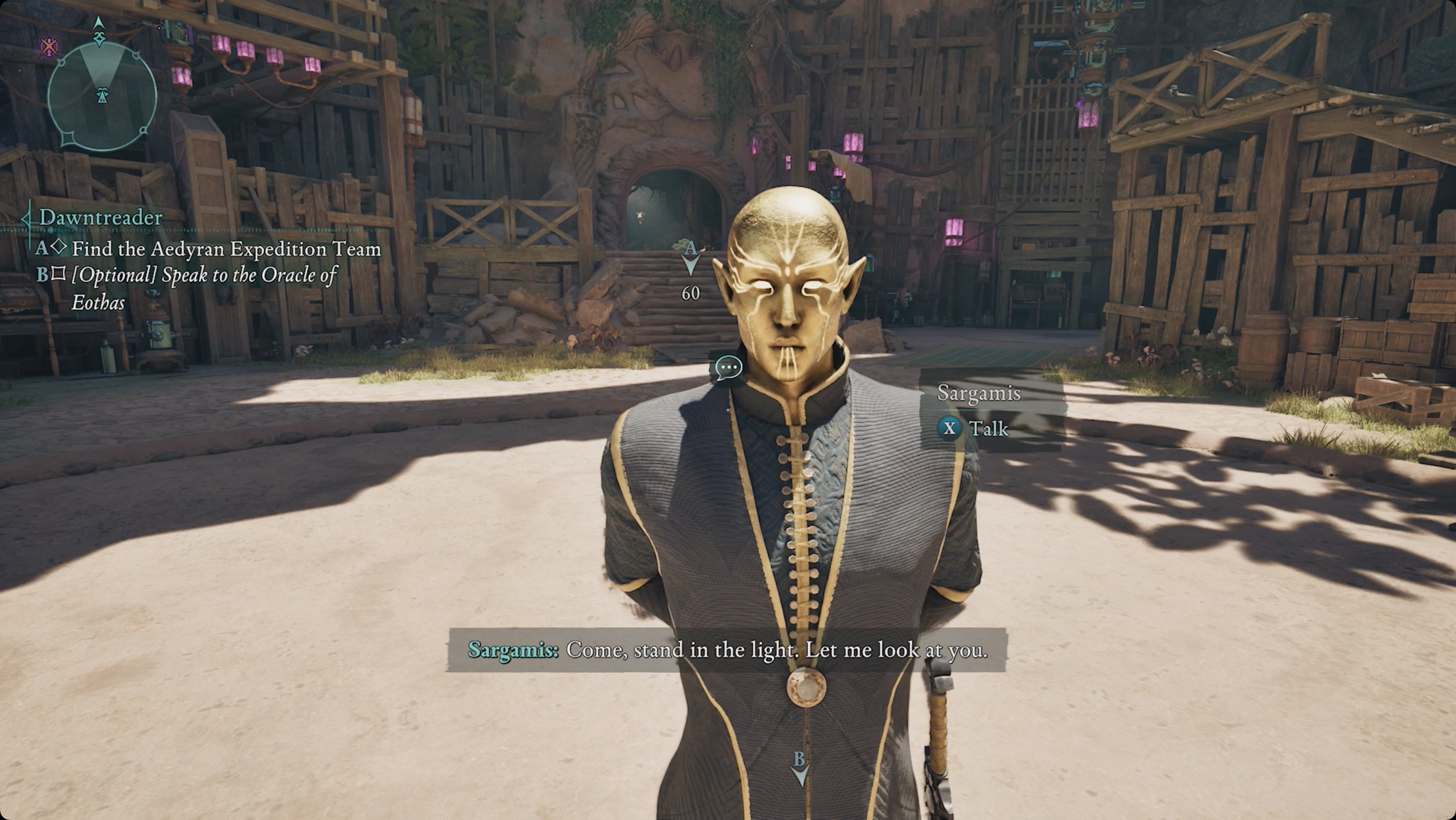Click the player arrow in the minimap center
1456x820 pixels.
[x=103, y=95]
